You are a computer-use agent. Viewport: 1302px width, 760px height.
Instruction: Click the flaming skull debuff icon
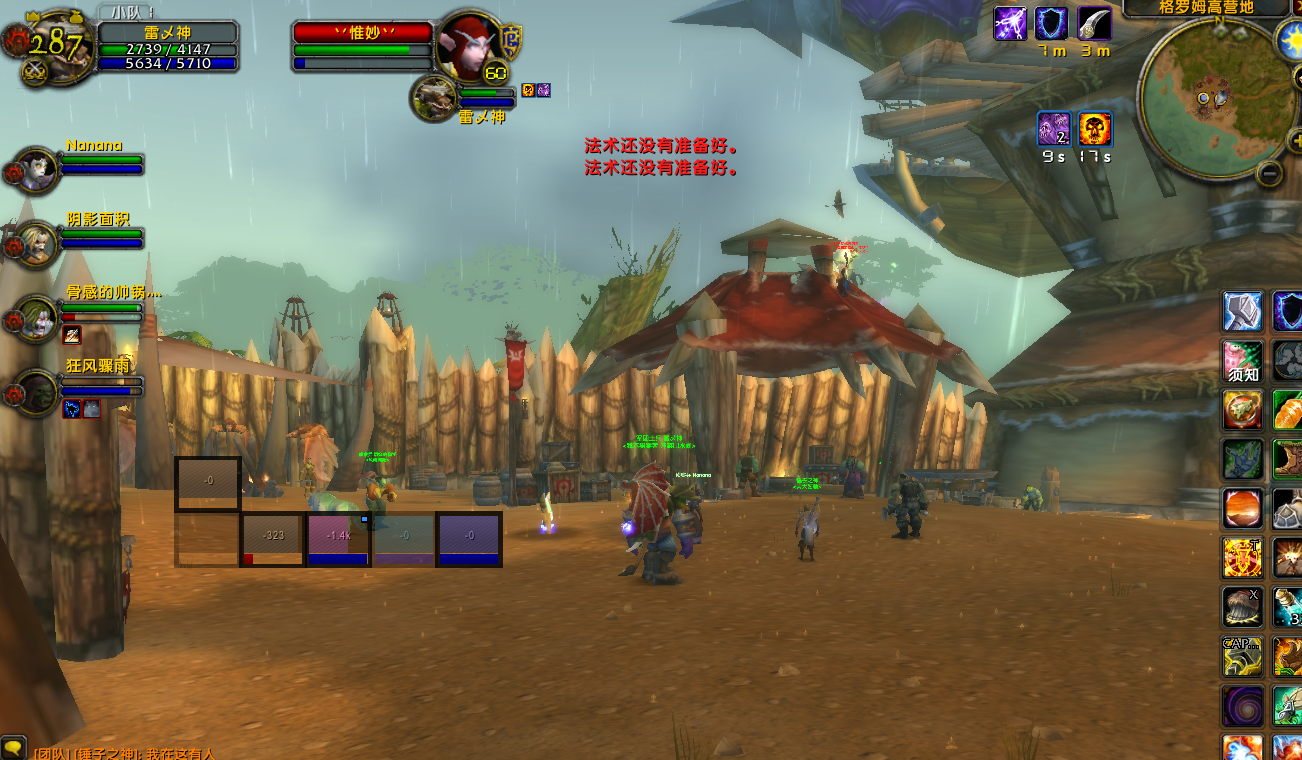coord(1095,129)
